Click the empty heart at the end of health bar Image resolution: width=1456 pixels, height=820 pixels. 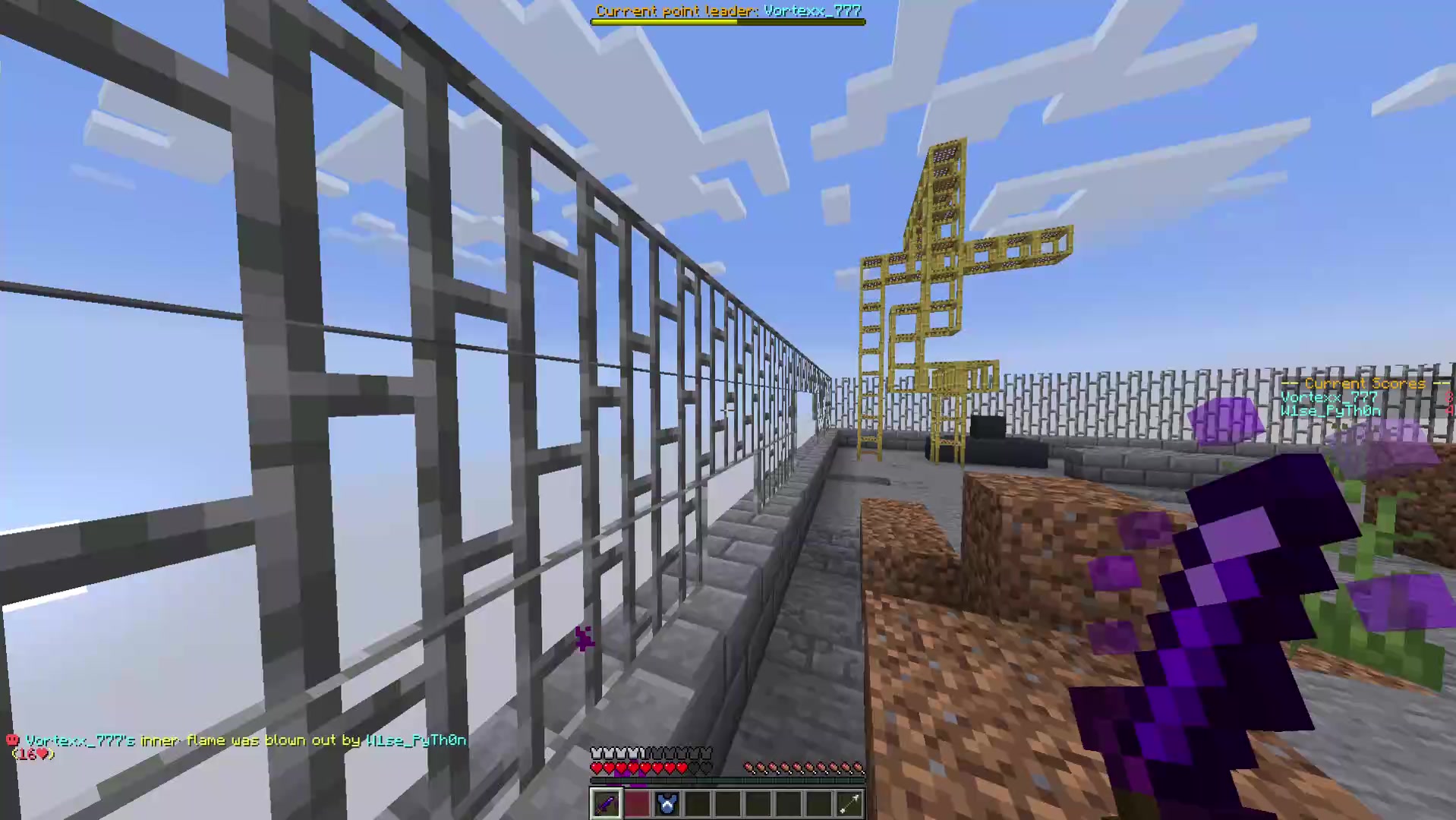coord(705,768)
